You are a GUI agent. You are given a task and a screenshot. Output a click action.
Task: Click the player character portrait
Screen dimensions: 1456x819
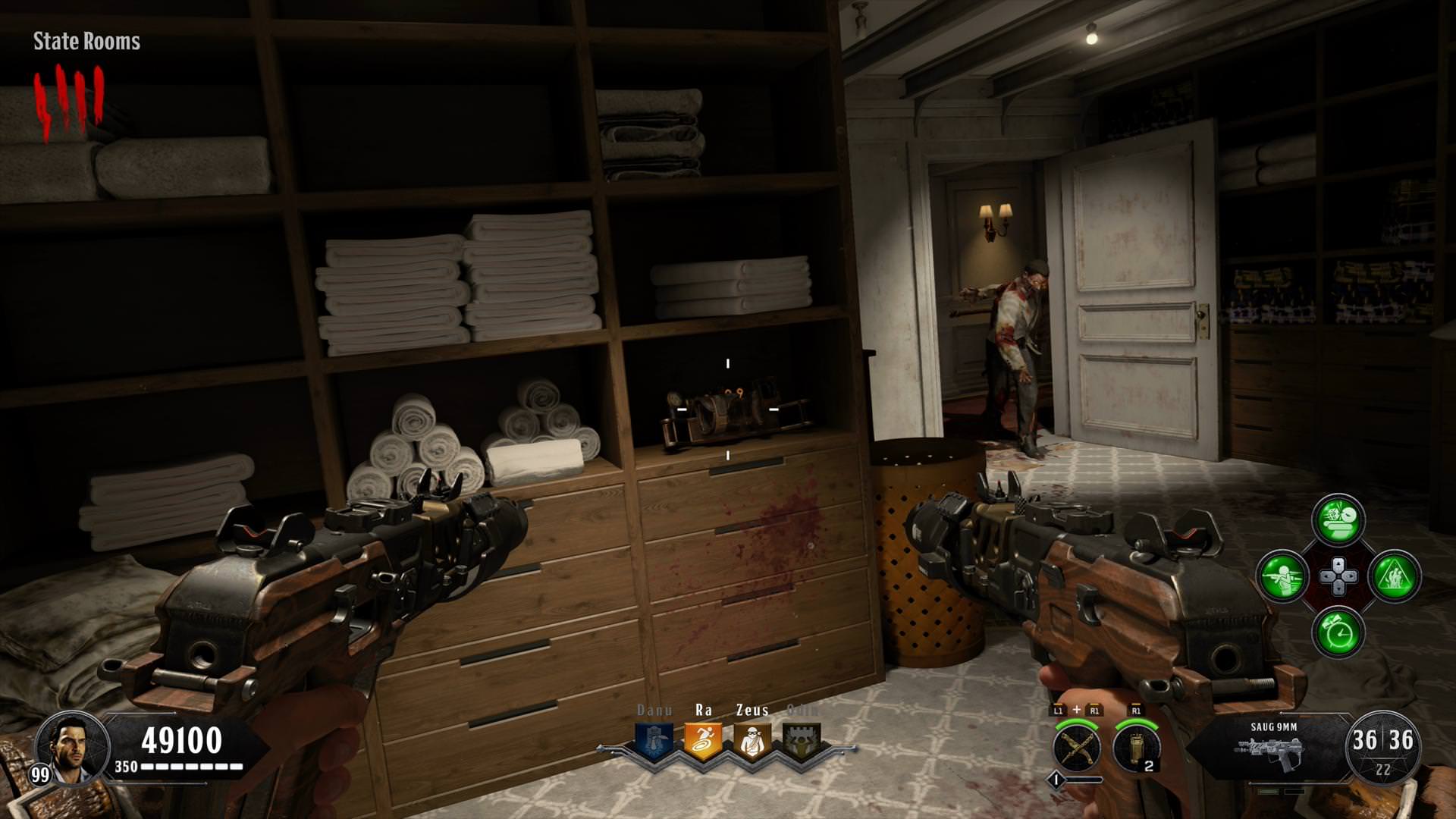click(73, 748)
